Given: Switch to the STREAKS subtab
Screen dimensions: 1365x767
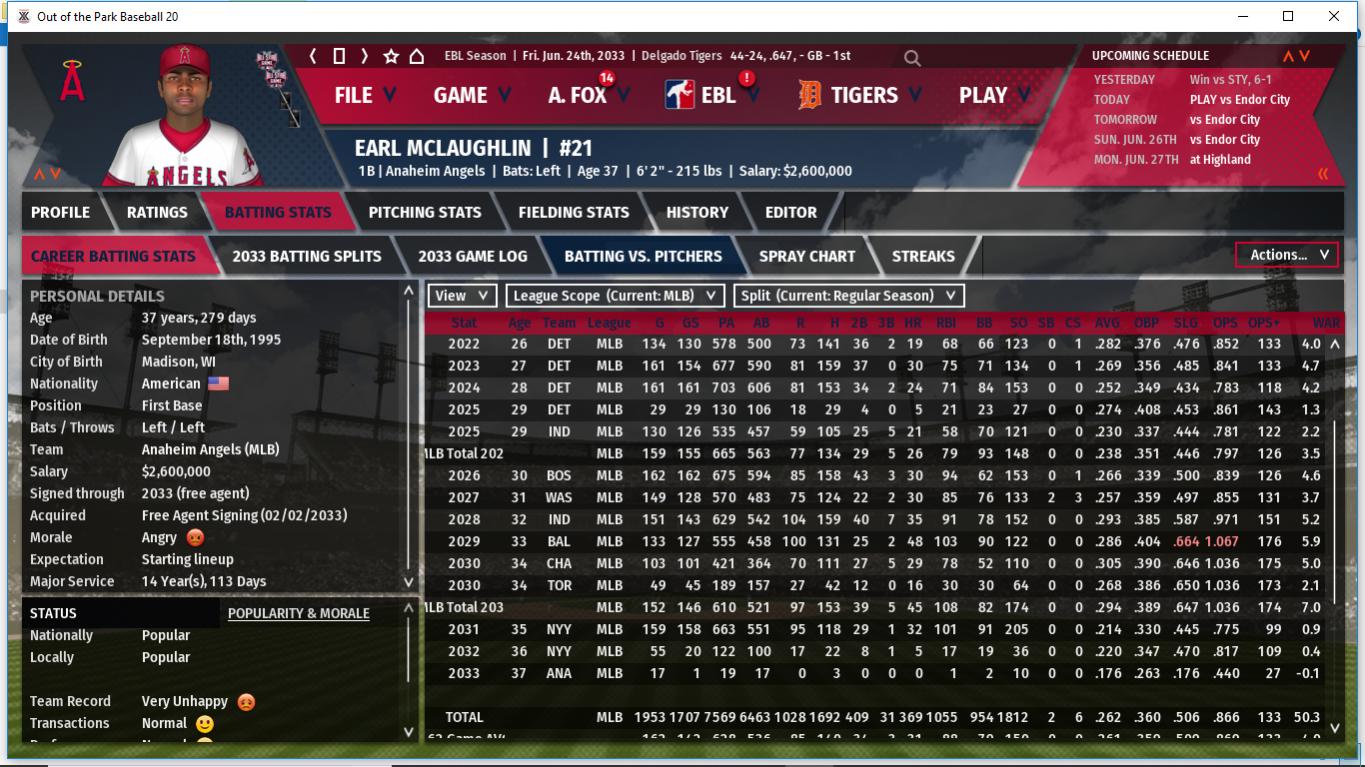Looking at the screenshot, I should coord(923,256).
